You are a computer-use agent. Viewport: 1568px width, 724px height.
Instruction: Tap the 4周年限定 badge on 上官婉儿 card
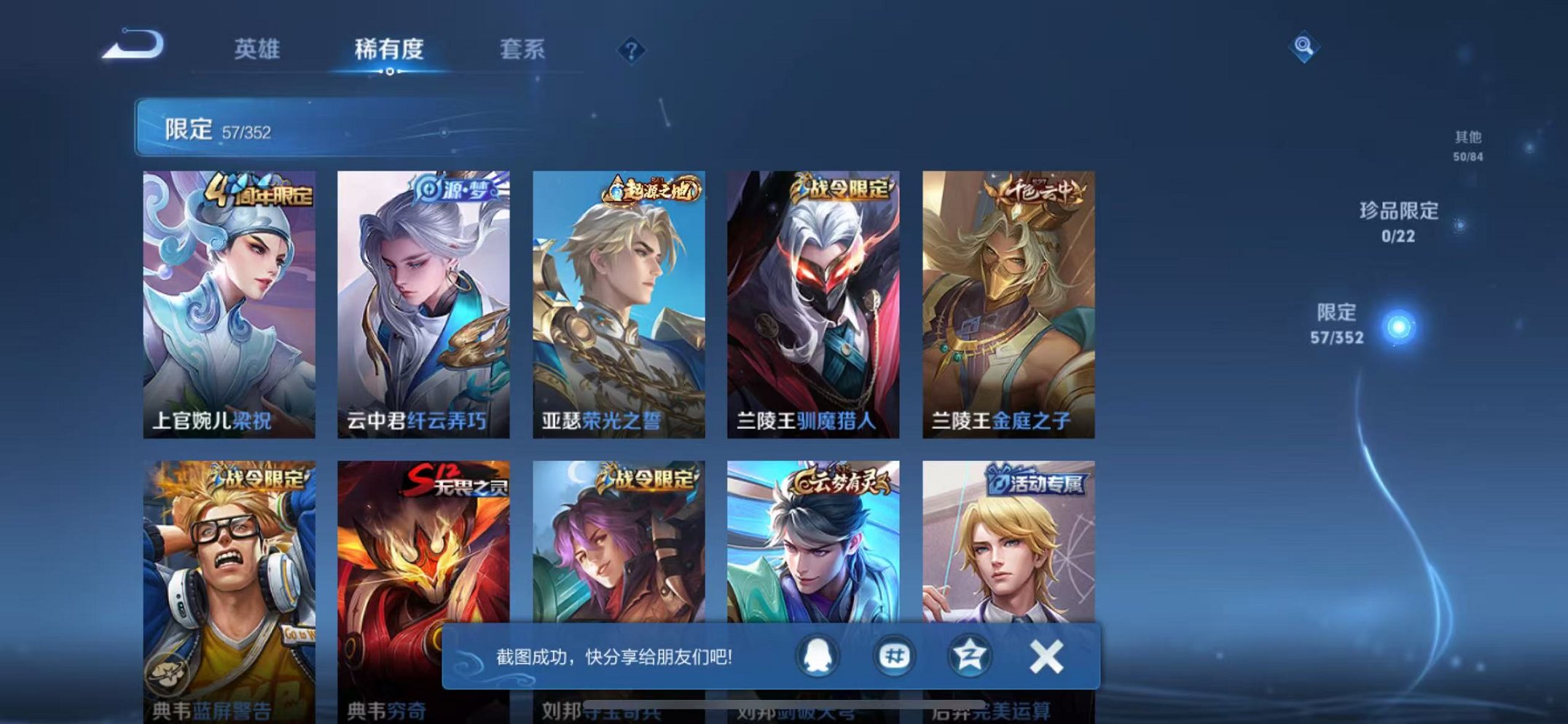point(262,196)
